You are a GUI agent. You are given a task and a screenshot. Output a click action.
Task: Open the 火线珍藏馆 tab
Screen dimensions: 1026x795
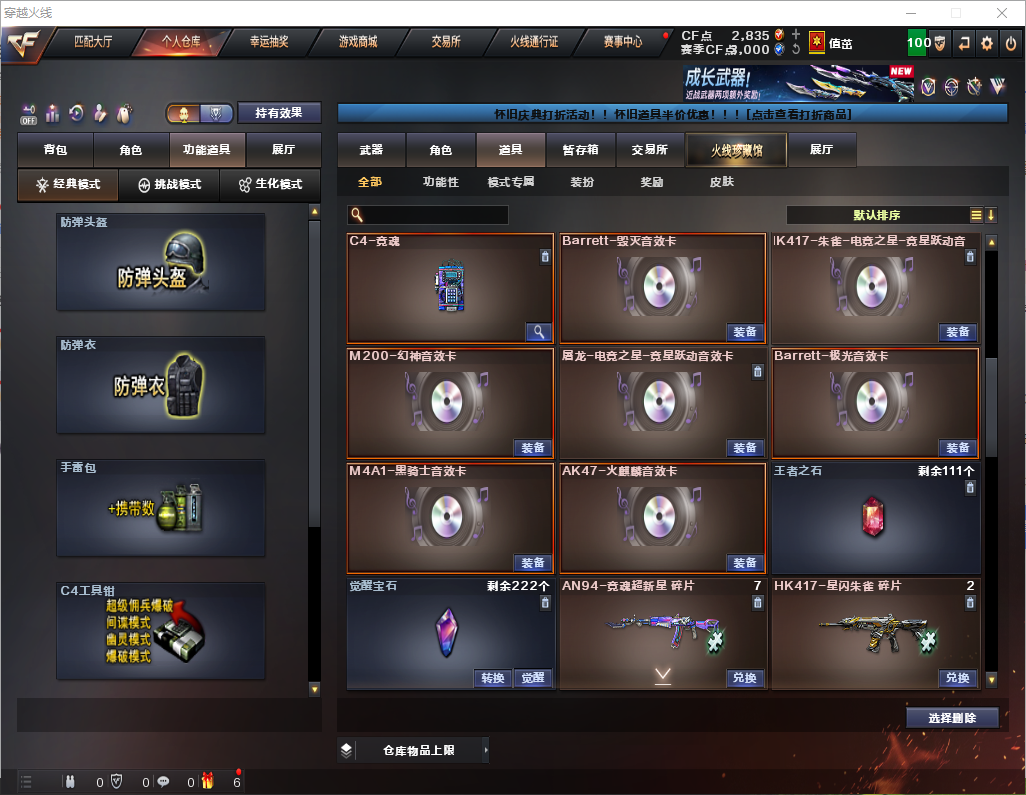pyautogui.click(x=736, y=150)
